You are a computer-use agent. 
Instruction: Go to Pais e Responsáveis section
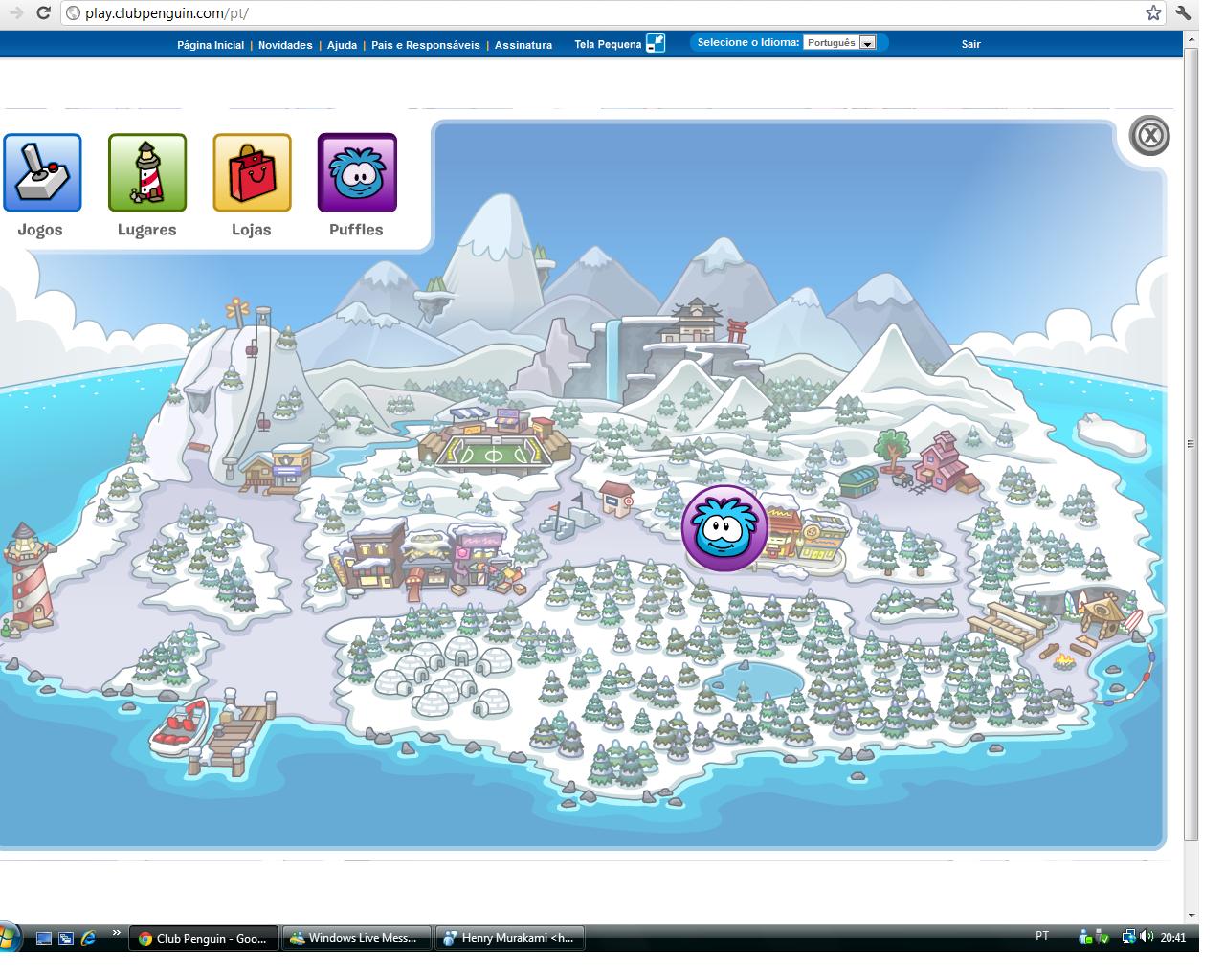[x=425, y=44]
